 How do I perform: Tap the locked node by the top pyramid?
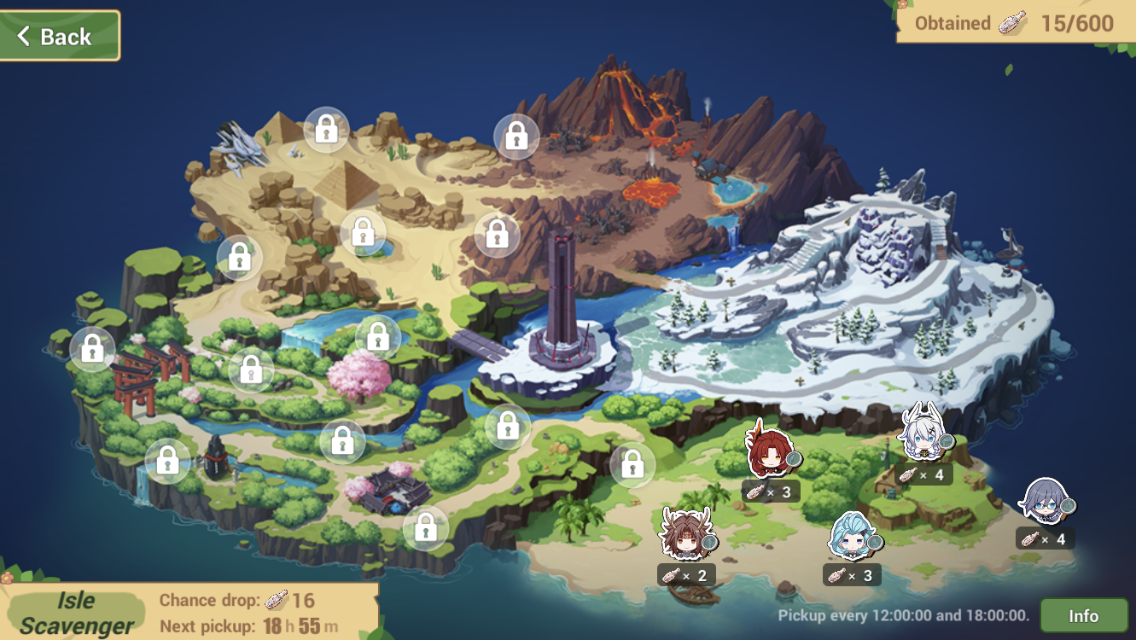[326, 129]
